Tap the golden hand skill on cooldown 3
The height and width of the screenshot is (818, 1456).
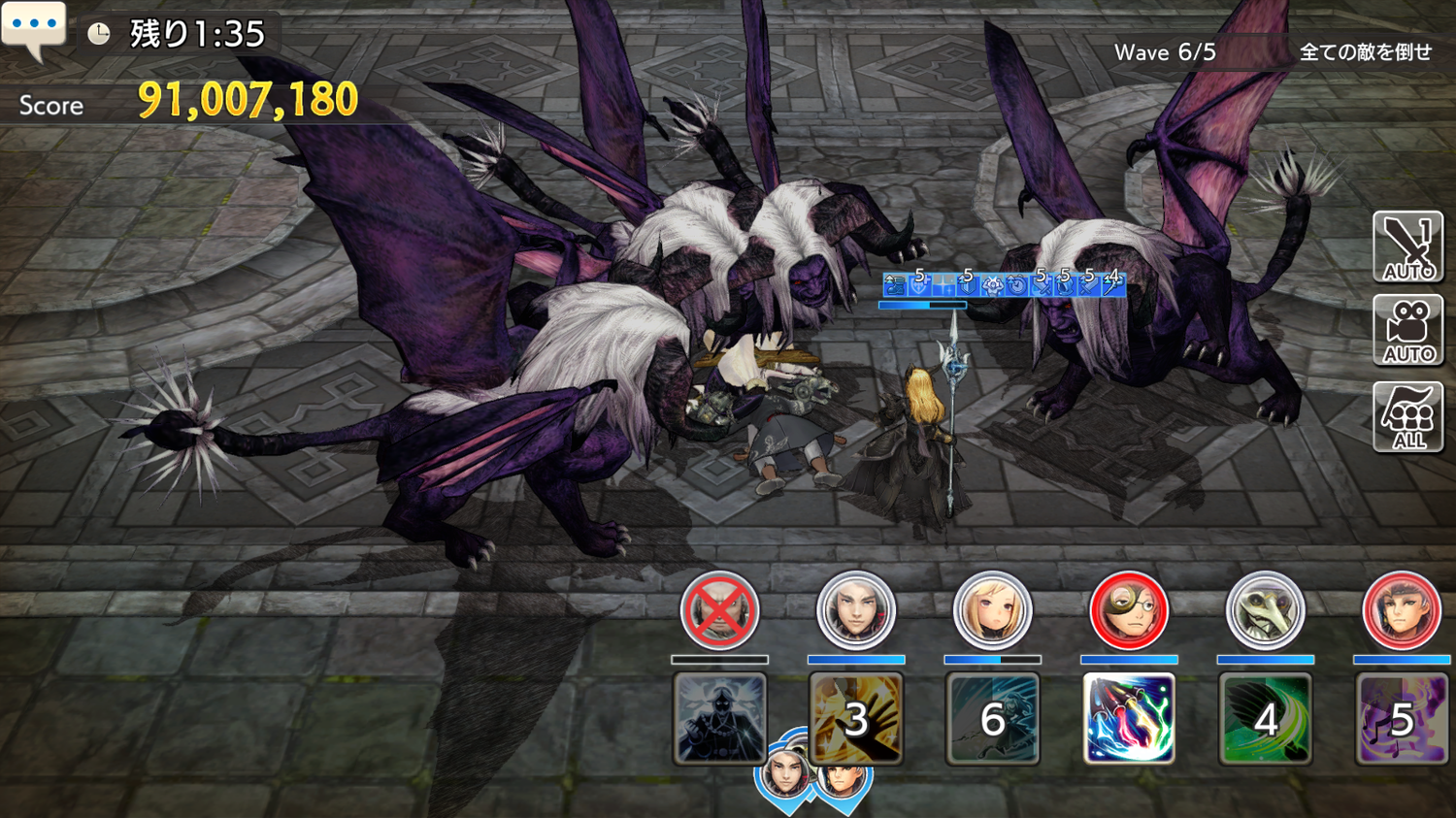[x=855, y=719]
